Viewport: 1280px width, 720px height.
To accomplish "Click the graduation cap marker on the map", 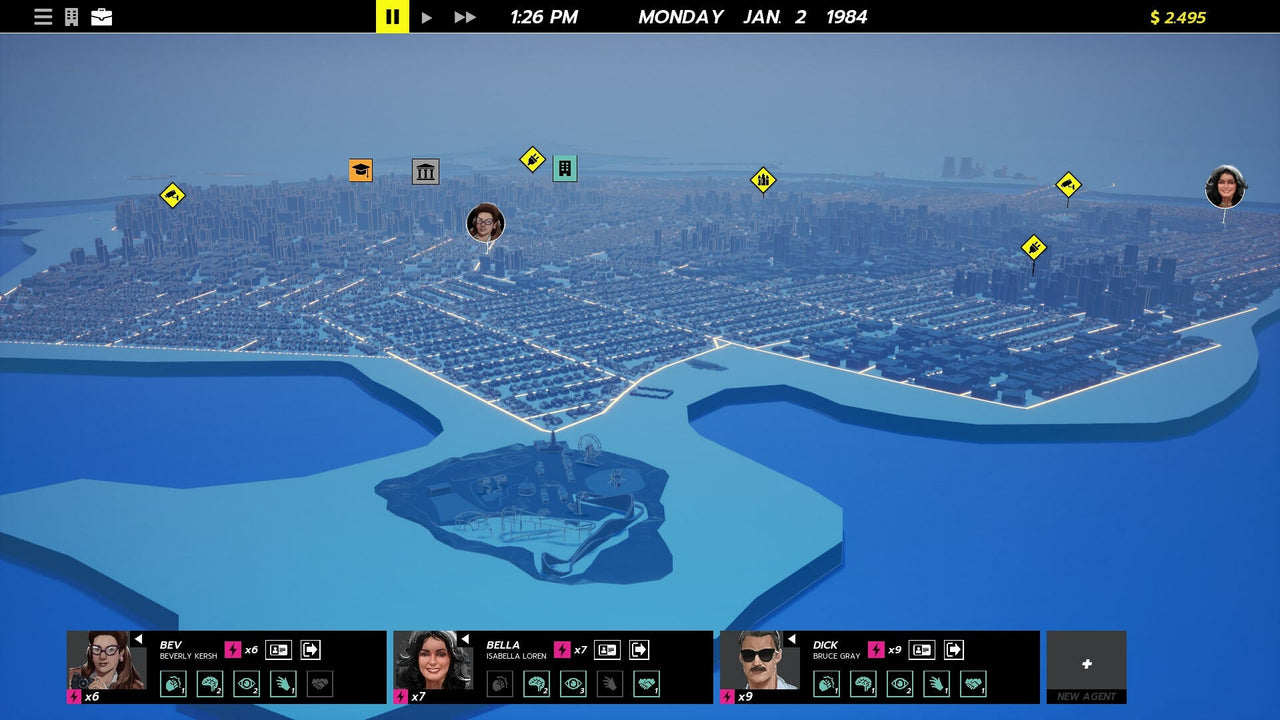I will (360, 170).
